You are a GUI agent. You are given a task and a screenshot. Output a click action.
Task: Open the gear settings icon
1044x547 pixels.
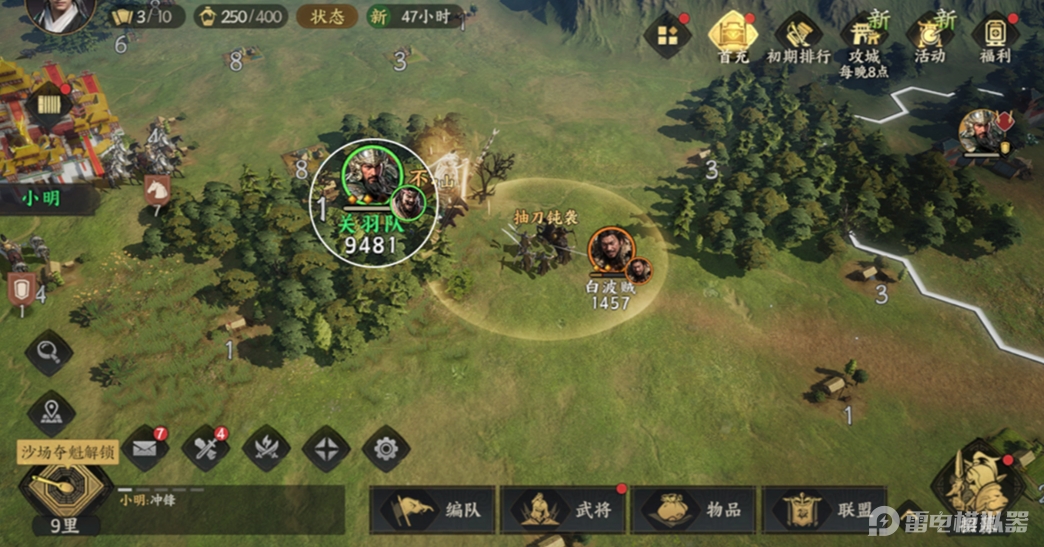coord(386,449)
